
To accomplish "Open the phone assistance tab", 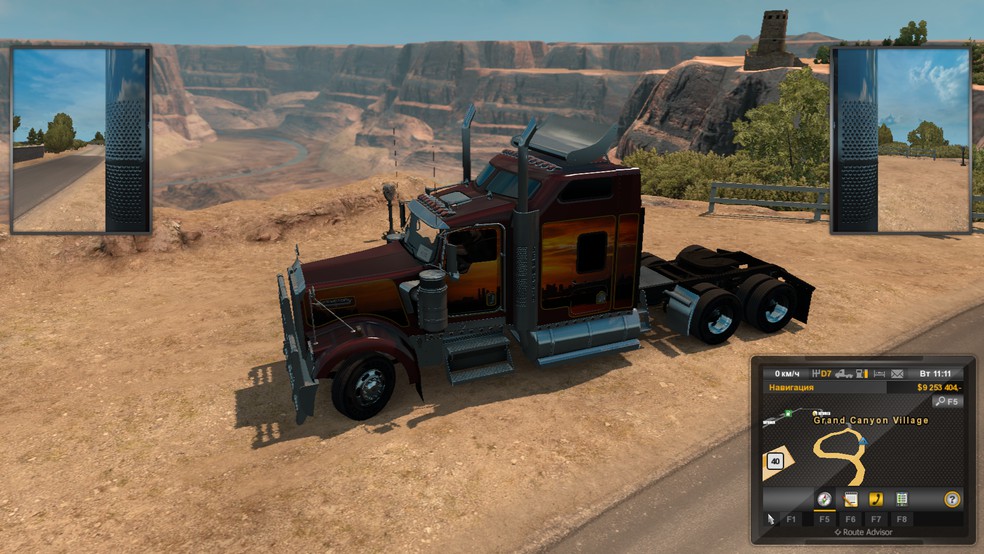I will point(876,499).
